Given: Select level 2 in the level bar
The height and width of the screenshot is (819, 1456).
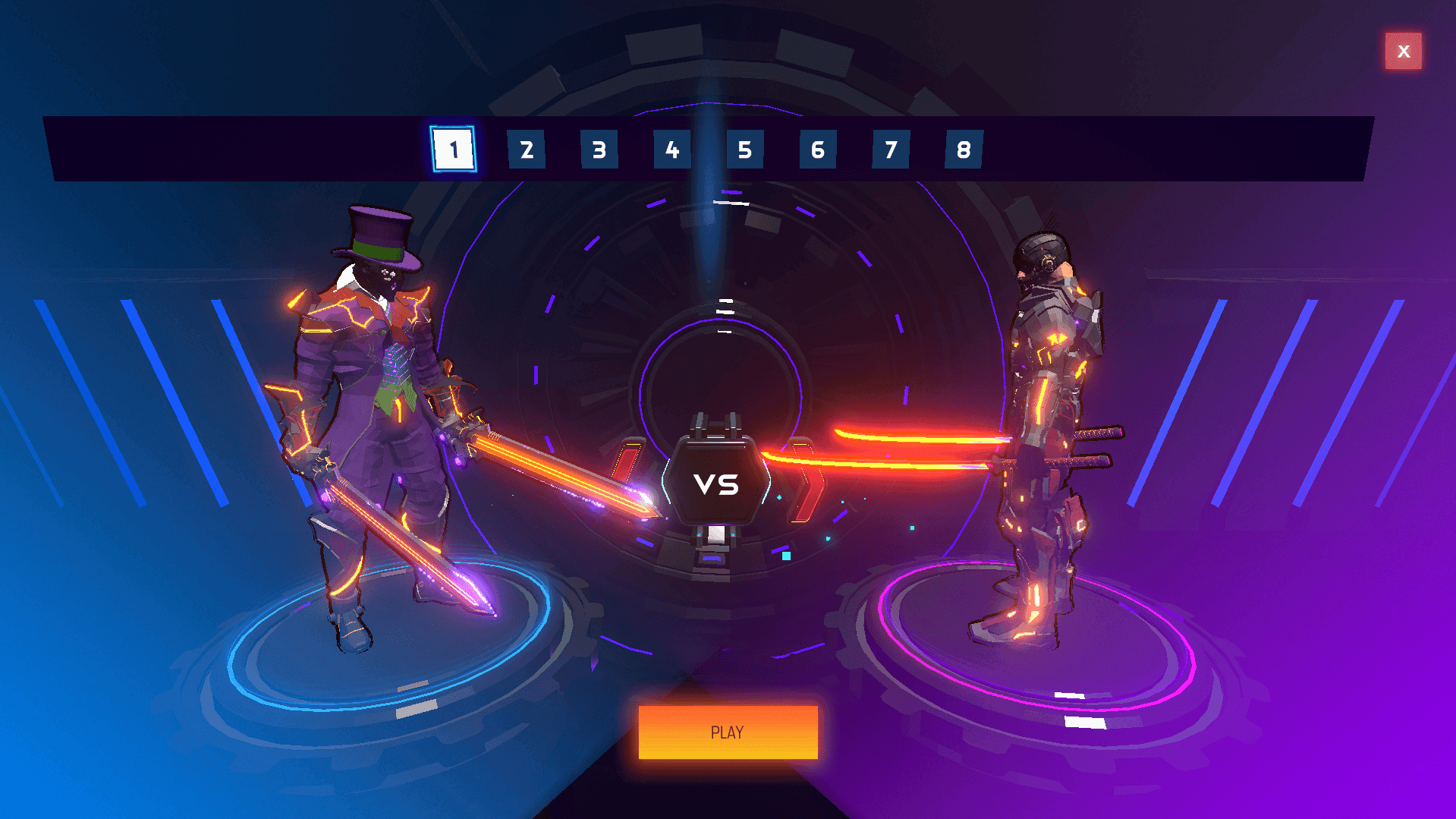Looking at the screenshot, I should (526, 150).
